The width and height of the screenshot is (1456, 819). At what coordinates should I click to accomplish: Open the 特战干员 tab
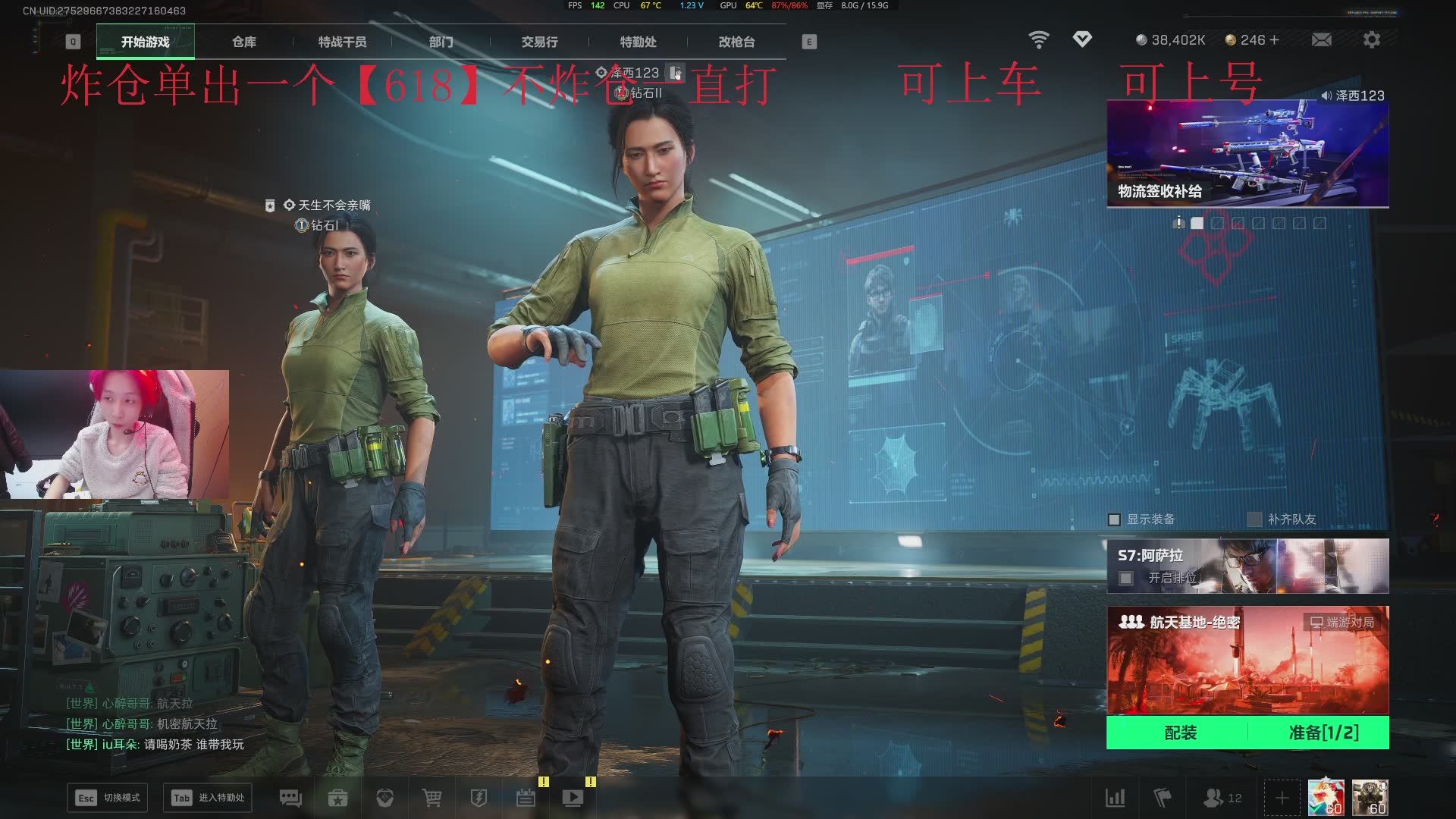(342, 42)
